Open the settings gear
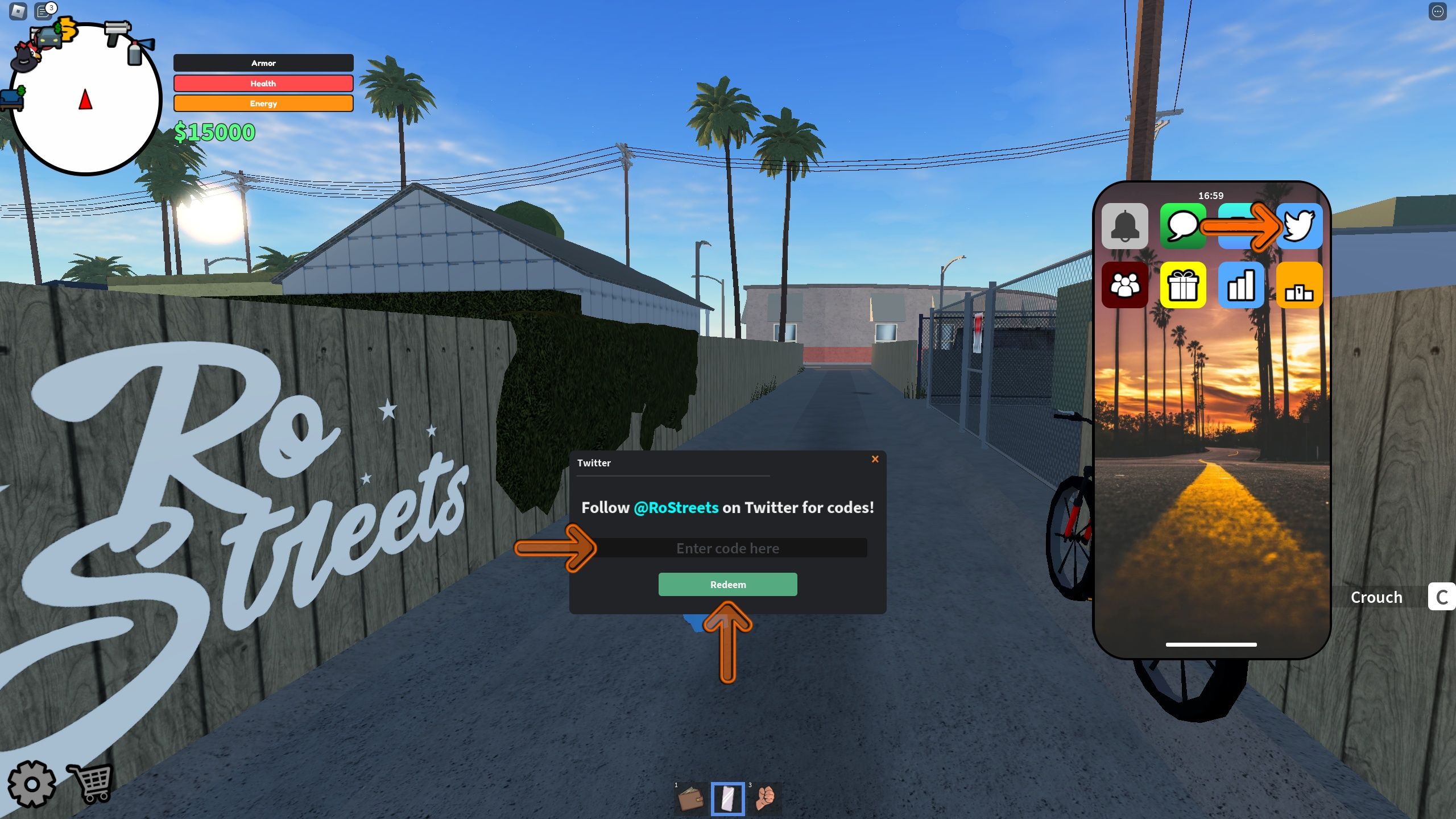Image resolution: width=1456 pixels, height=819 pixels. (32, 784)
